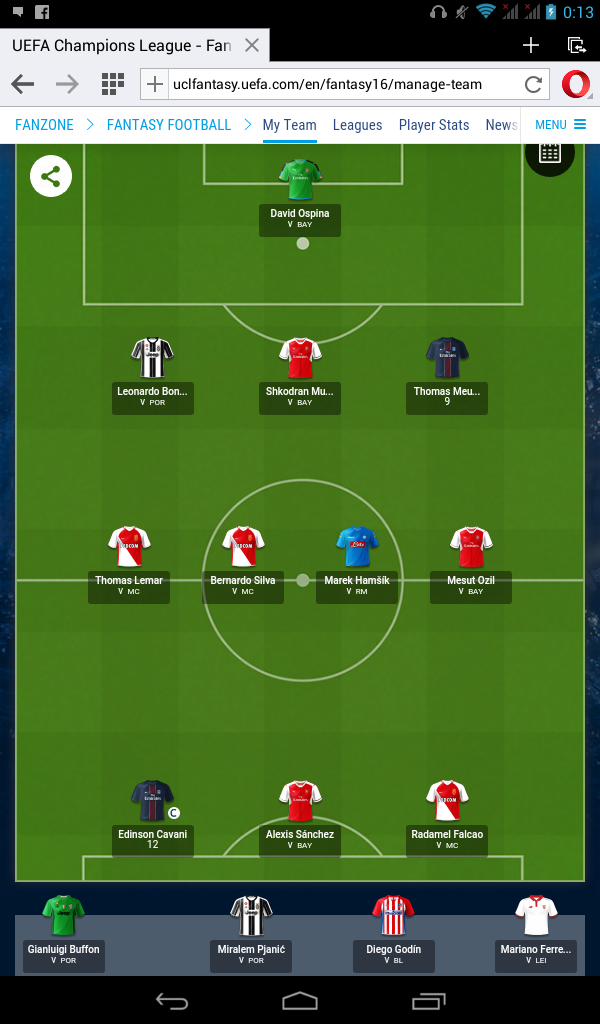
Task: Open the share button
Action: 51,177
